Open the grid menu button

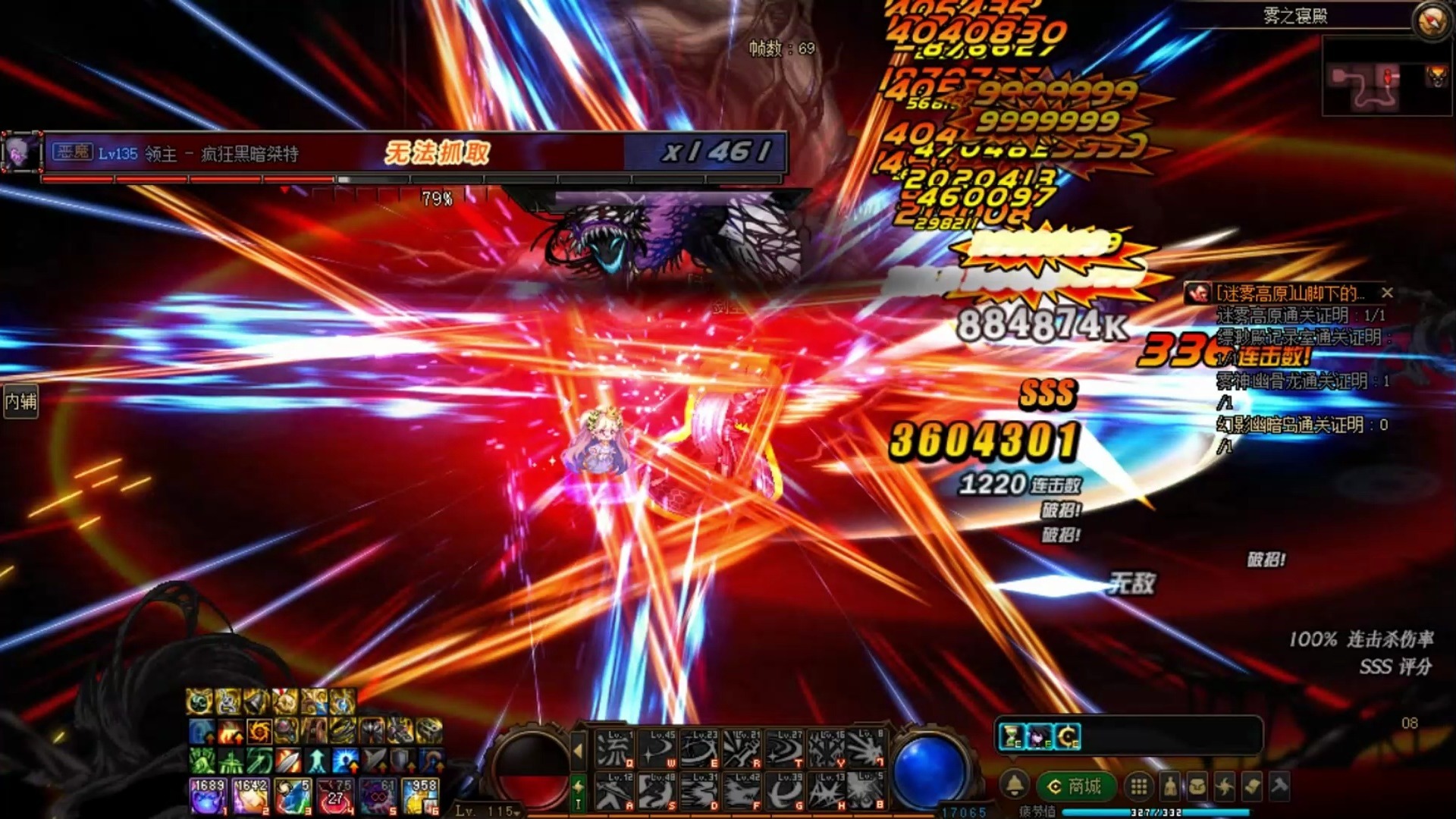(1138, 786)
